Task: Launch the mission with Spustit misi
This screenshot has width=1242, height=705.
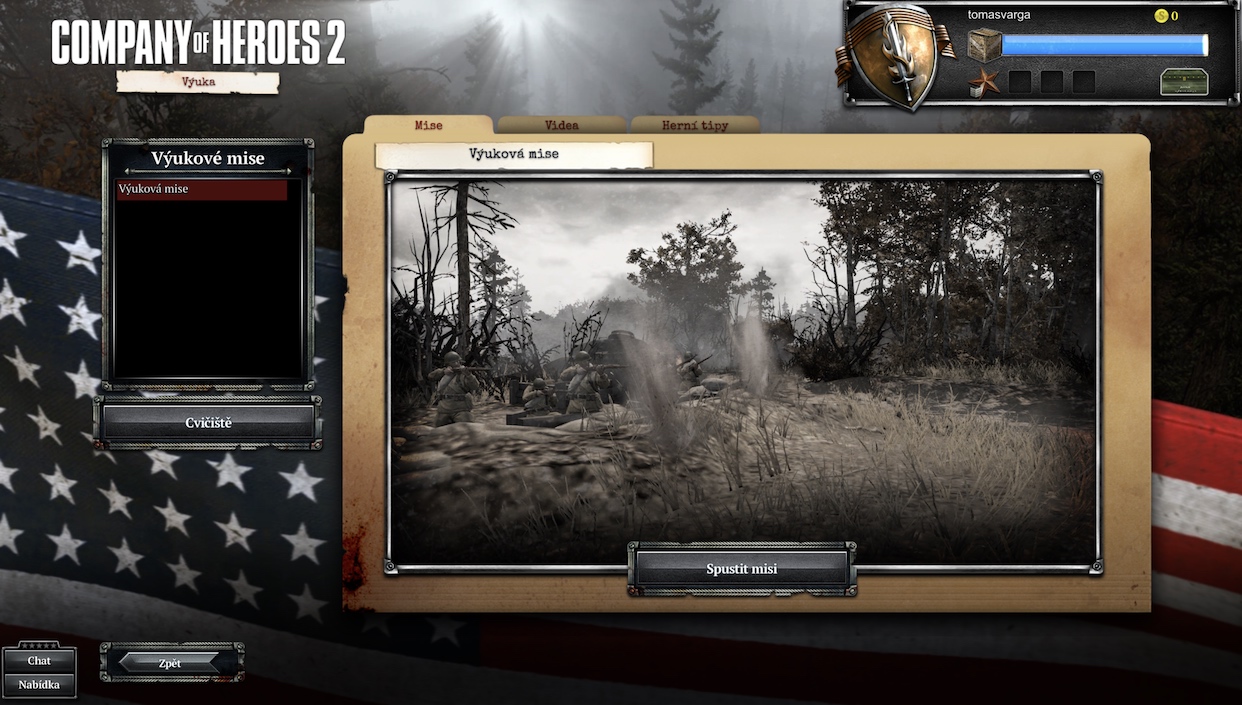Action: click(741, 569)
